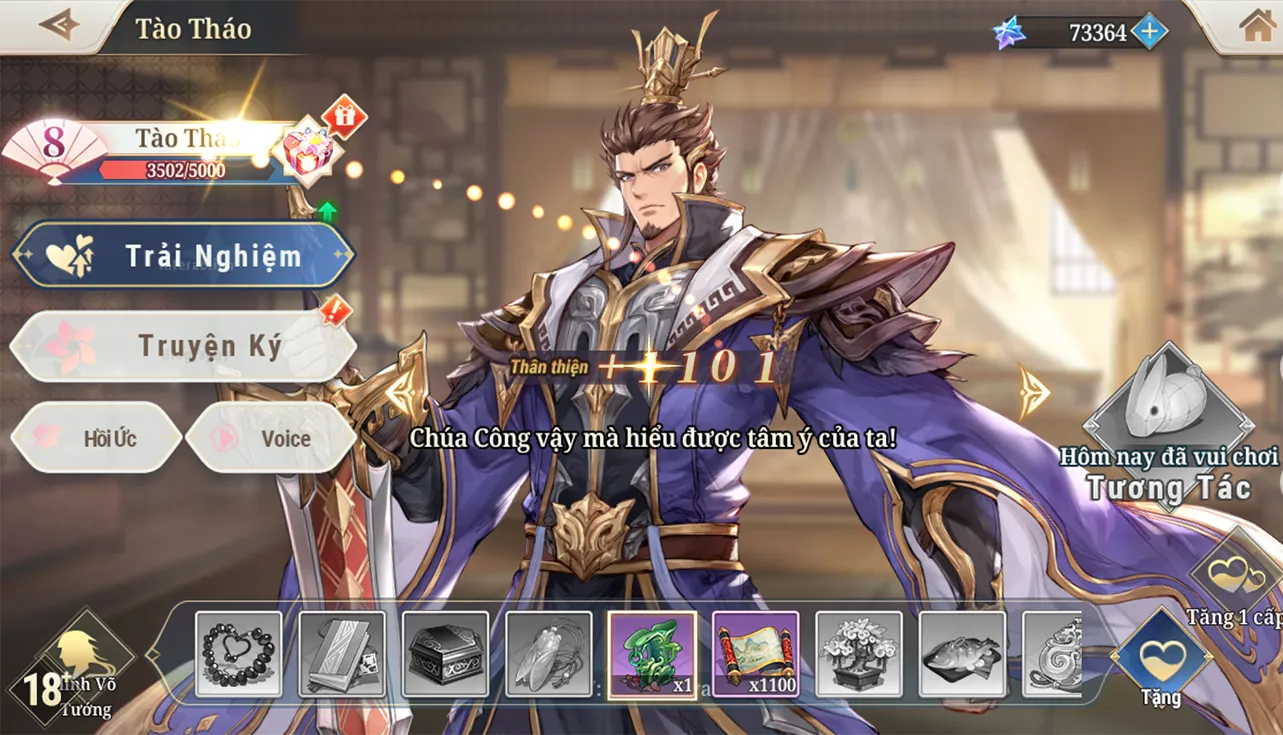Image resolution: width=1283 pixels, height=735 pixels.
Task: Open the Trải Nghiệm menu
Action: 183,256
